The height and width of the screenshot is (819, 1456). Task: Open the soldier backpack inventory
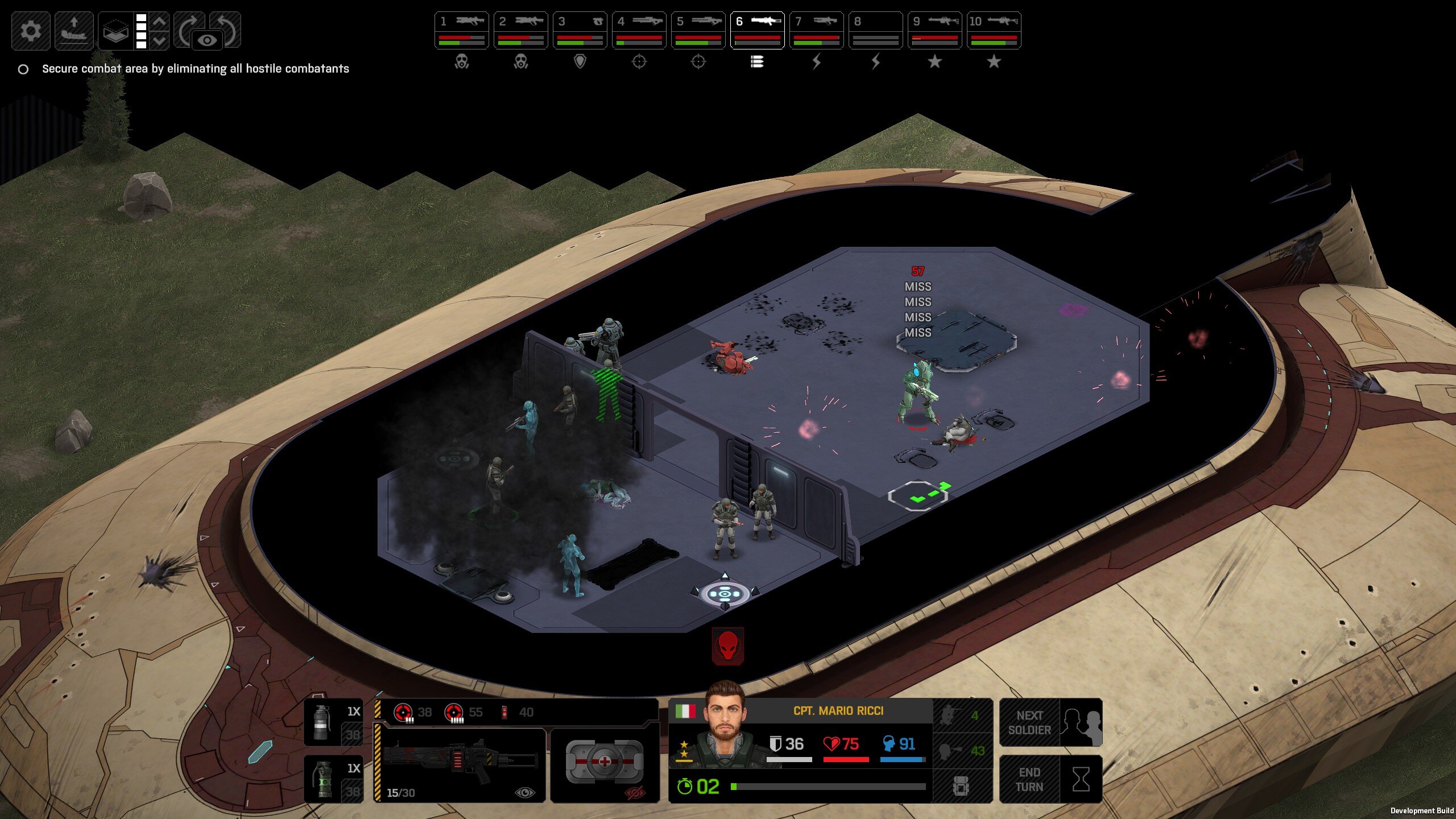(x=962, y=787)
